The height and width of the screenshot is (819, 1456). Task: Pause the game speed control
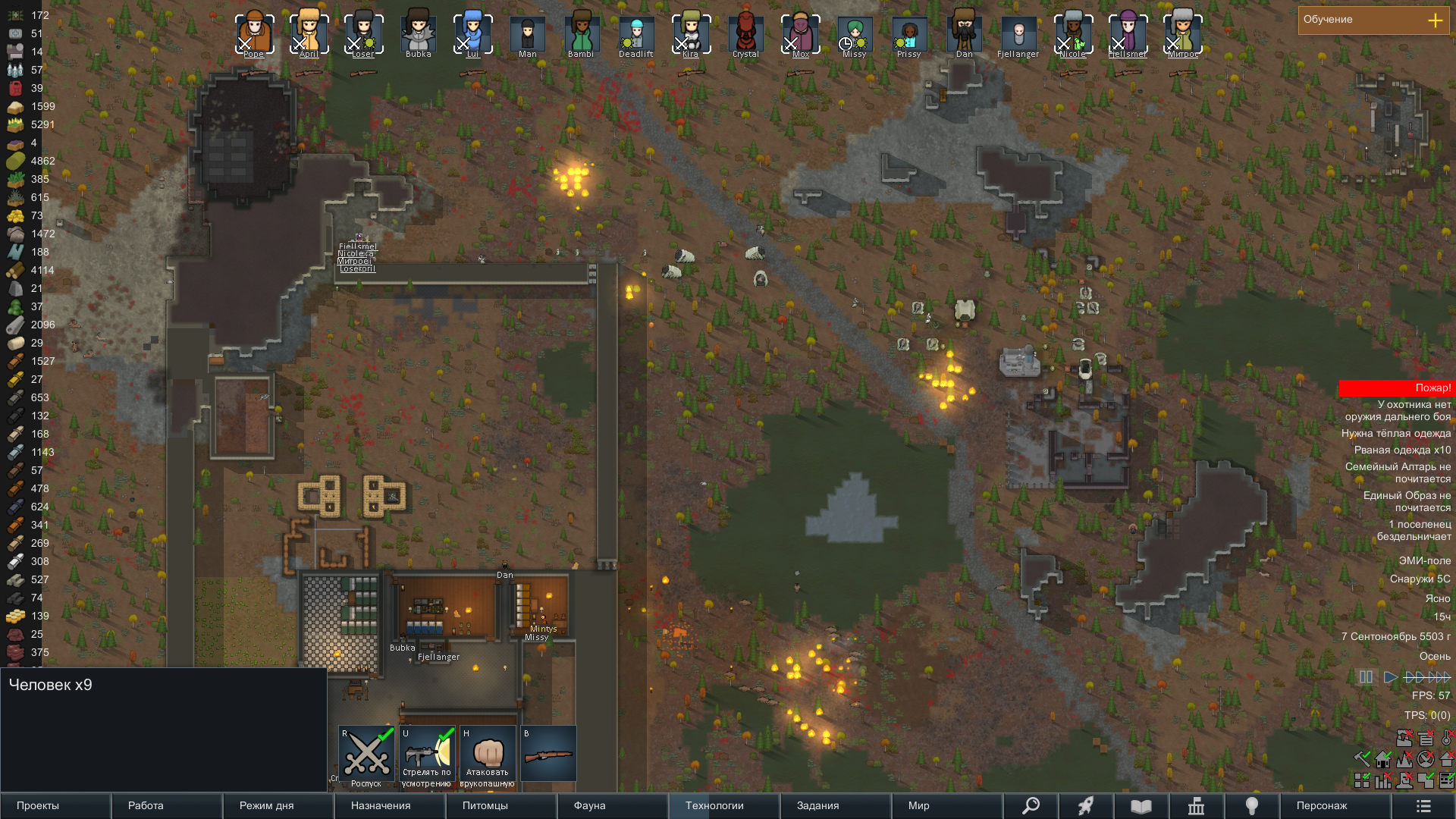click(1366, 677)
